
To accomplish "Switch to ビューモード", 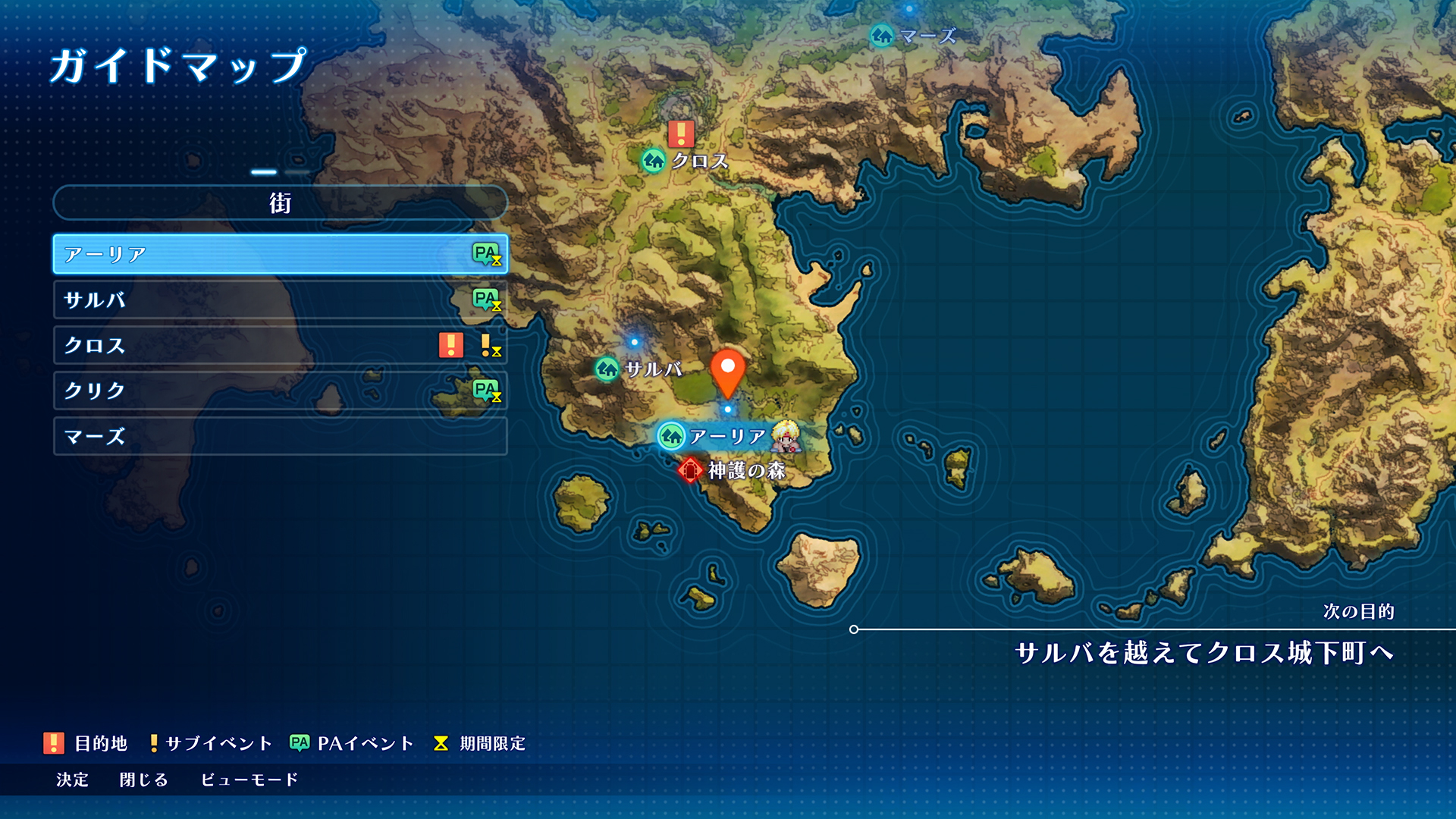I will click(249, 780).
